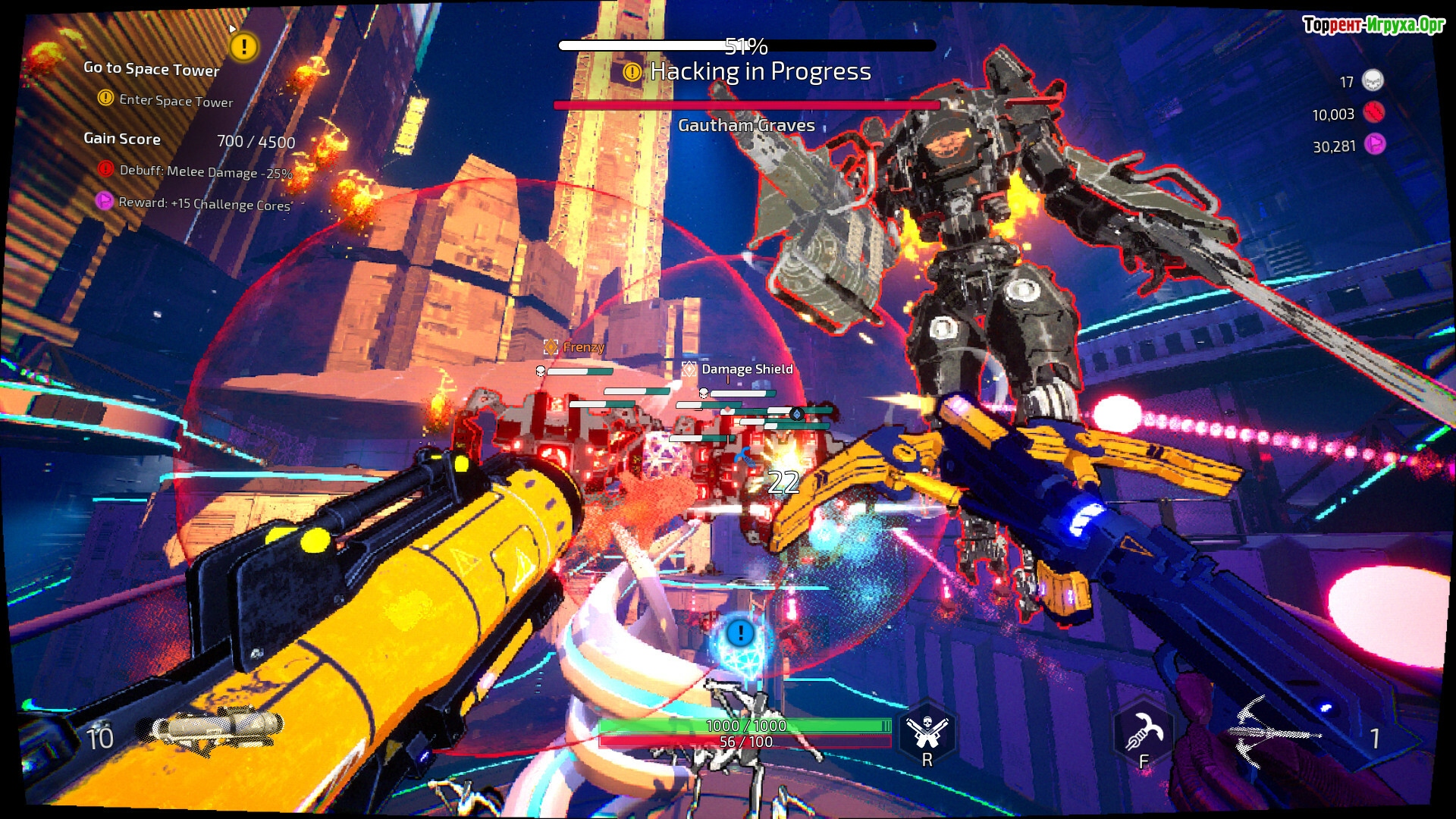Viewport: 1456px width, 819px height.
Task: Click the yellow exclamation quest marker icon
Action: pyautogui.click(x=243, y=47)
